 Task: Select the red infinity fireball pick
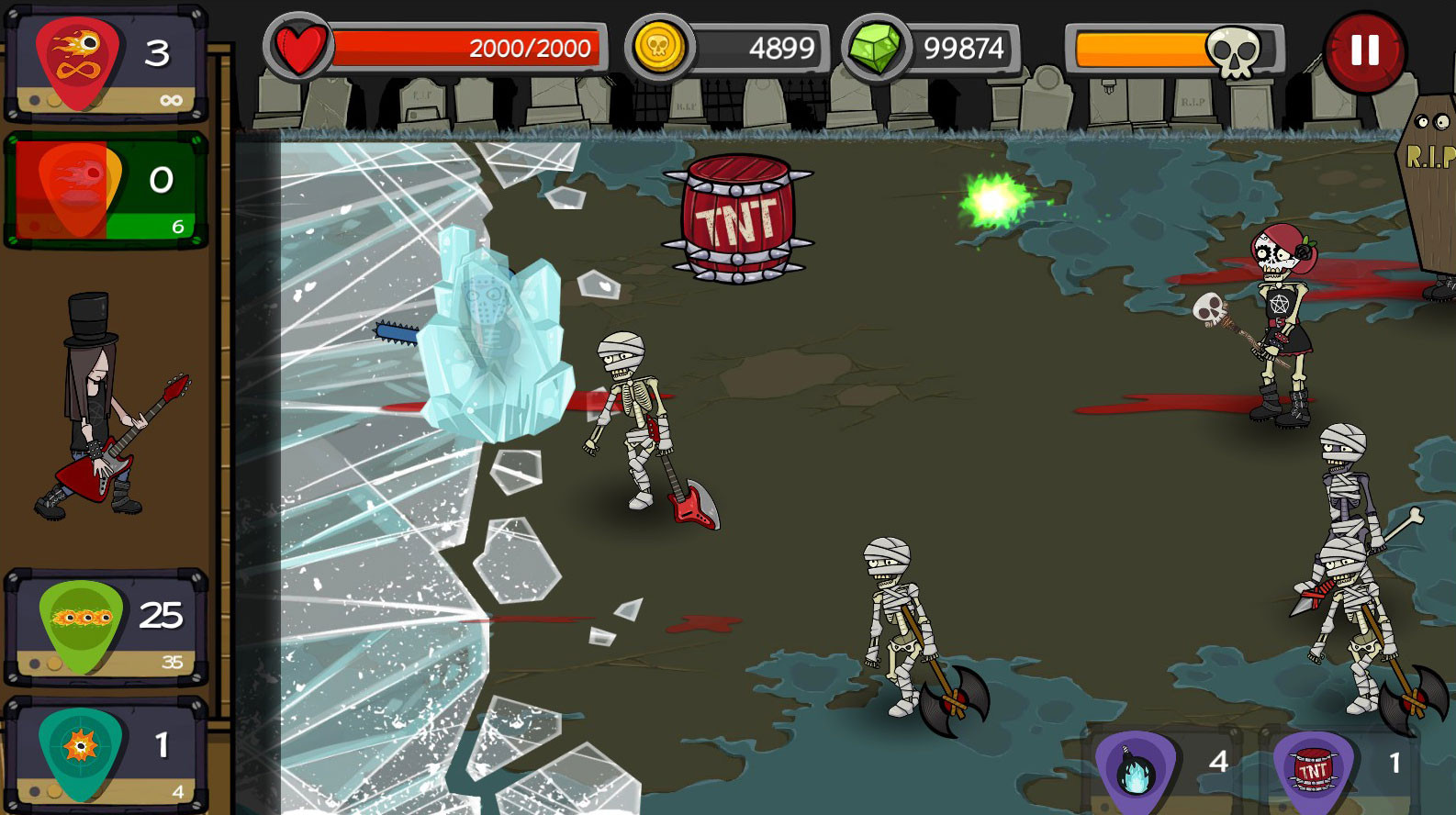click(x=79, y=61)
